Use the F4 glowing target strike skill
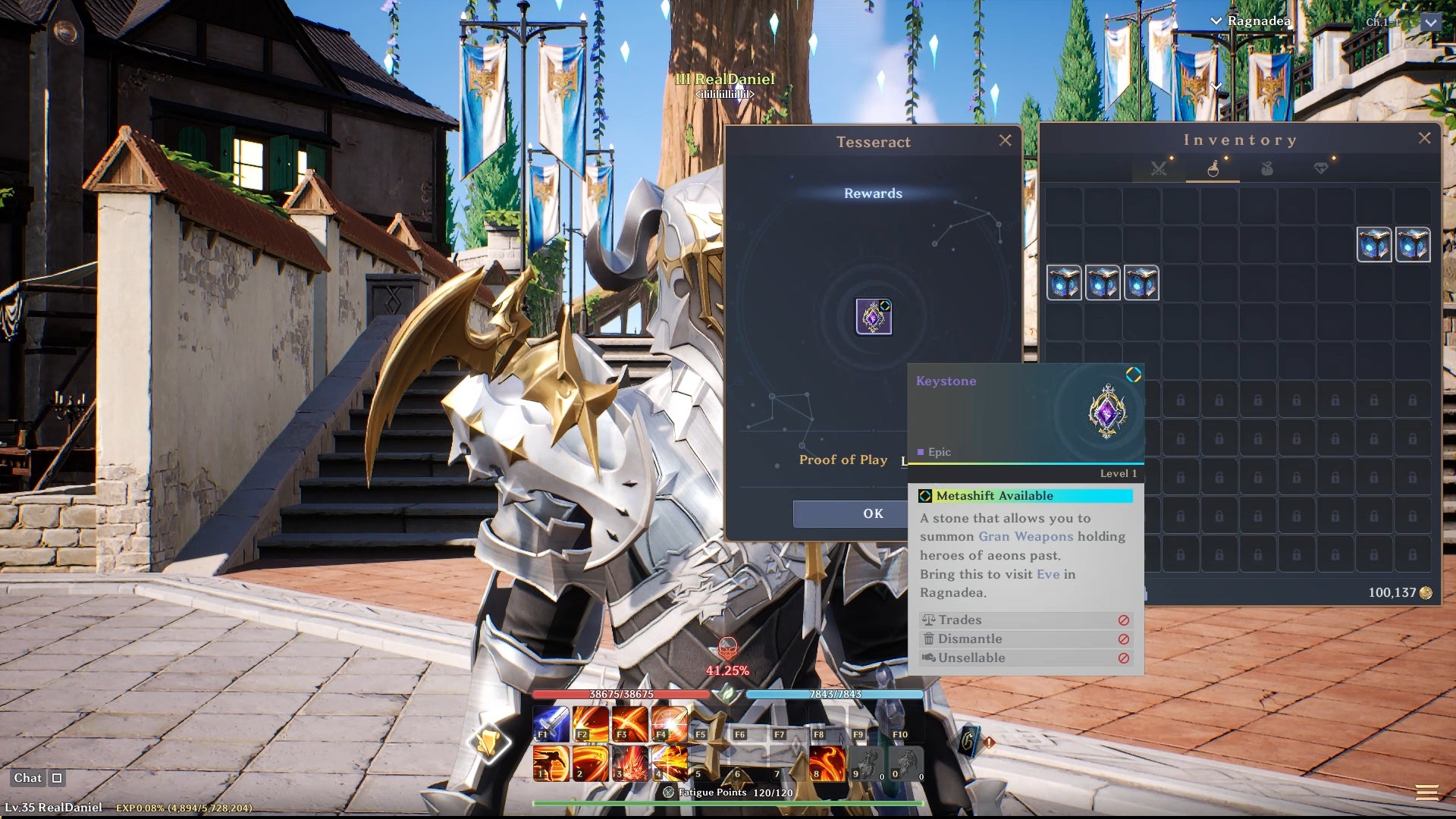 pos(670,723)
